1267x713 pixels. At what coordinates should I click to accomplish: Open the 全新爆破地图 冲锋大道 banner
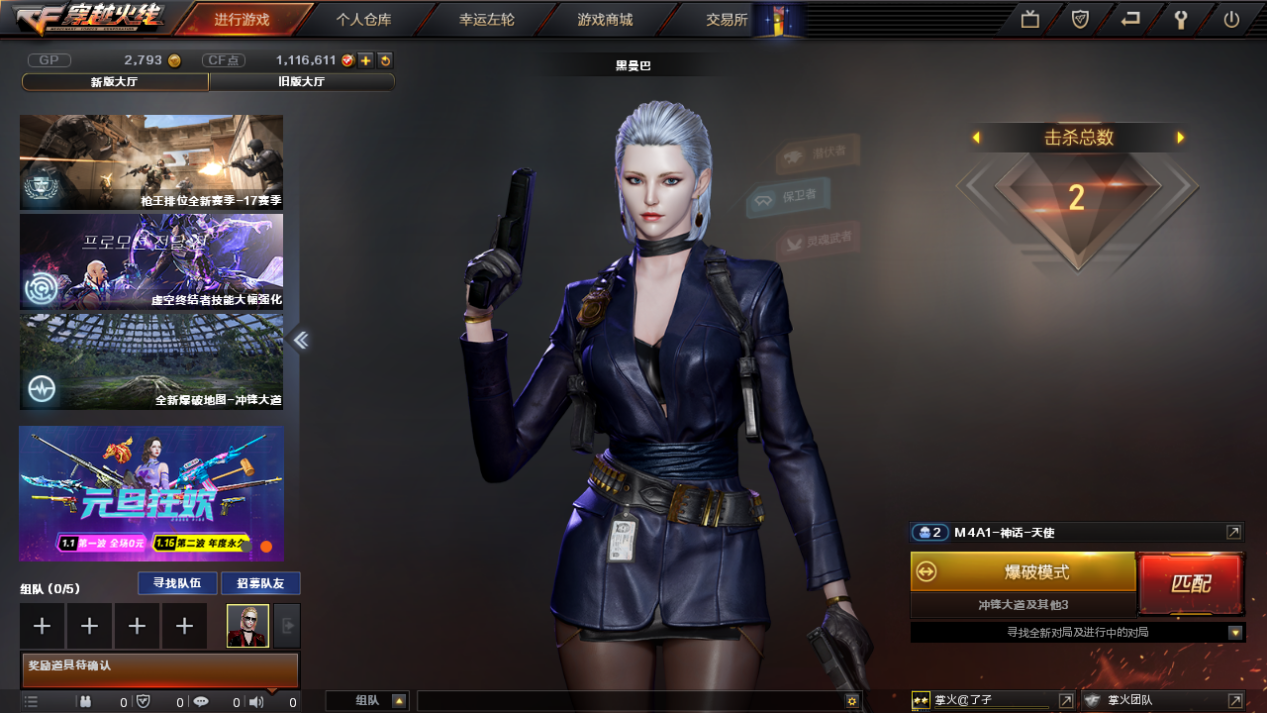point(151,361)
